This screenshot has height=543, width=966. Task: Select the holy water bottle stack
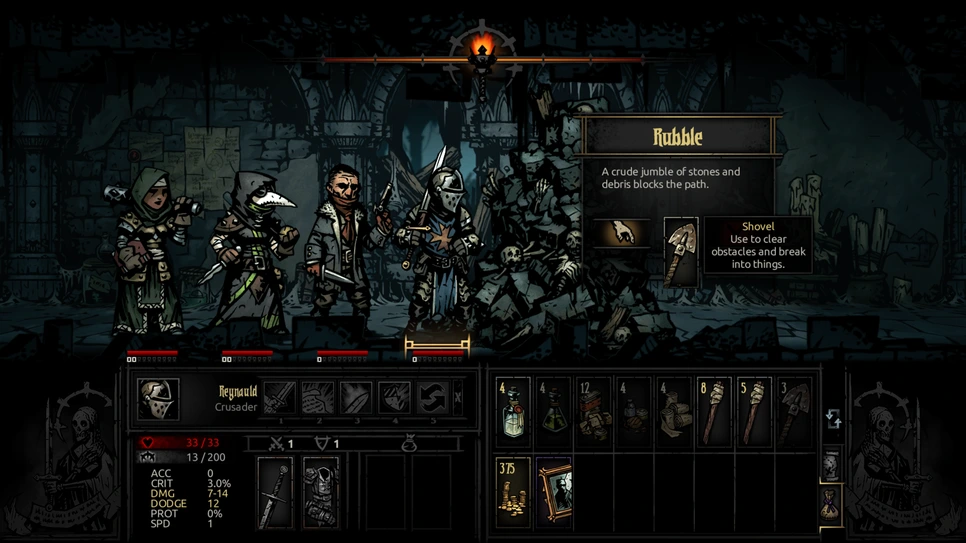pos(514,411)
